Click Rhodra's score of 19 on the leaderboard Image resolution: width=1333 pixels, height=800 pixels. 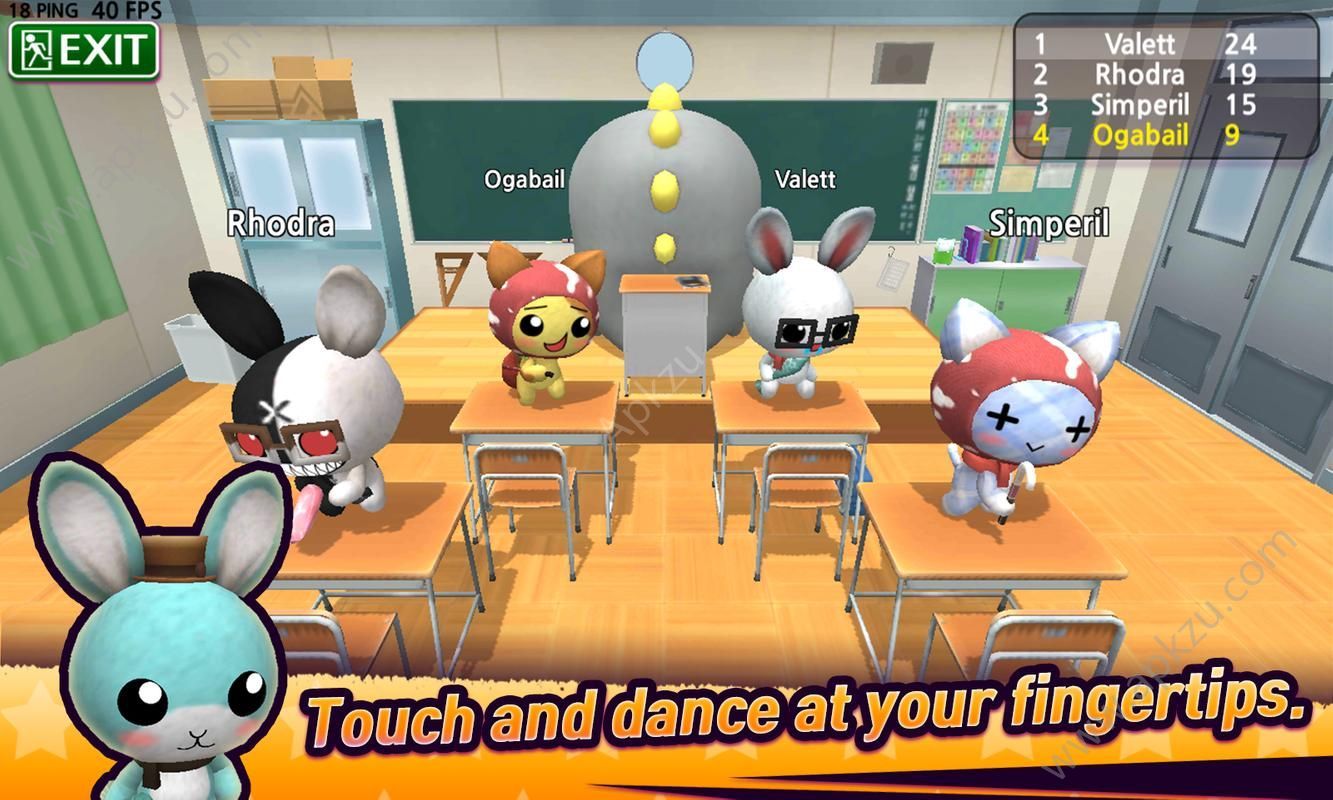(x=1242, y=74)
